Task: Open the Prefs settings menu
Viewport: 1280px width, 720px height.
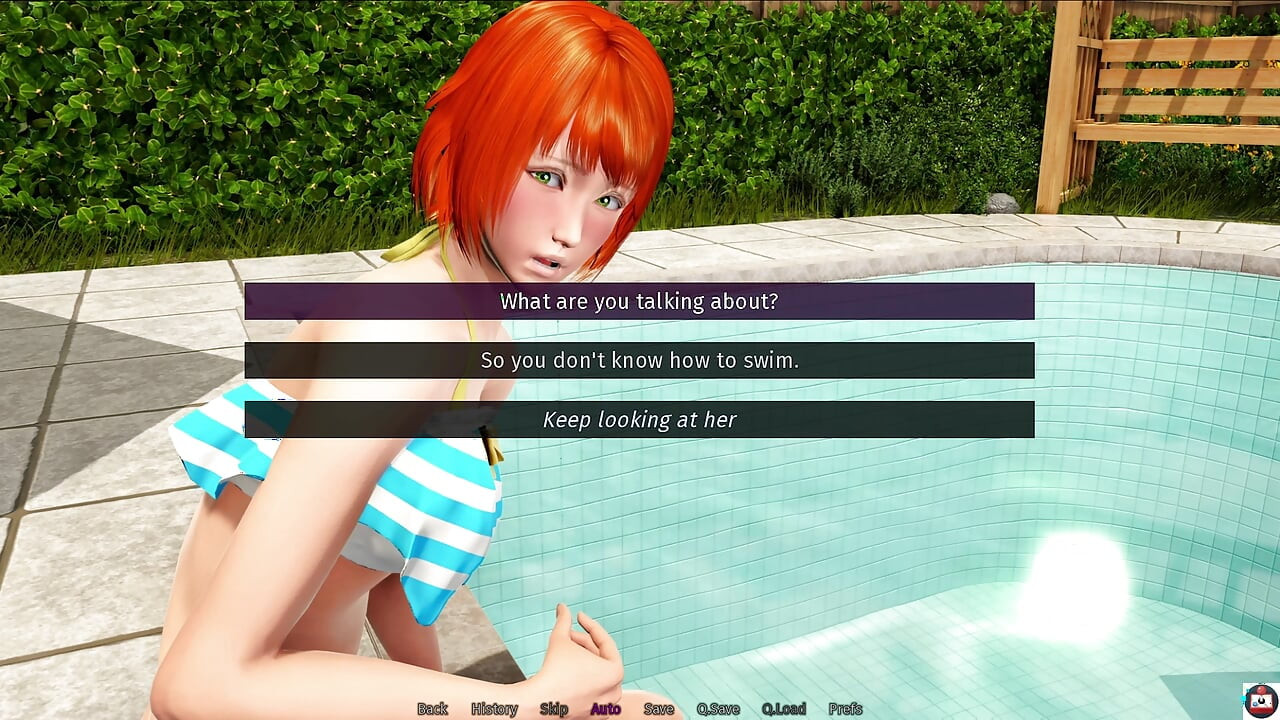Action: tap(845, 709)
